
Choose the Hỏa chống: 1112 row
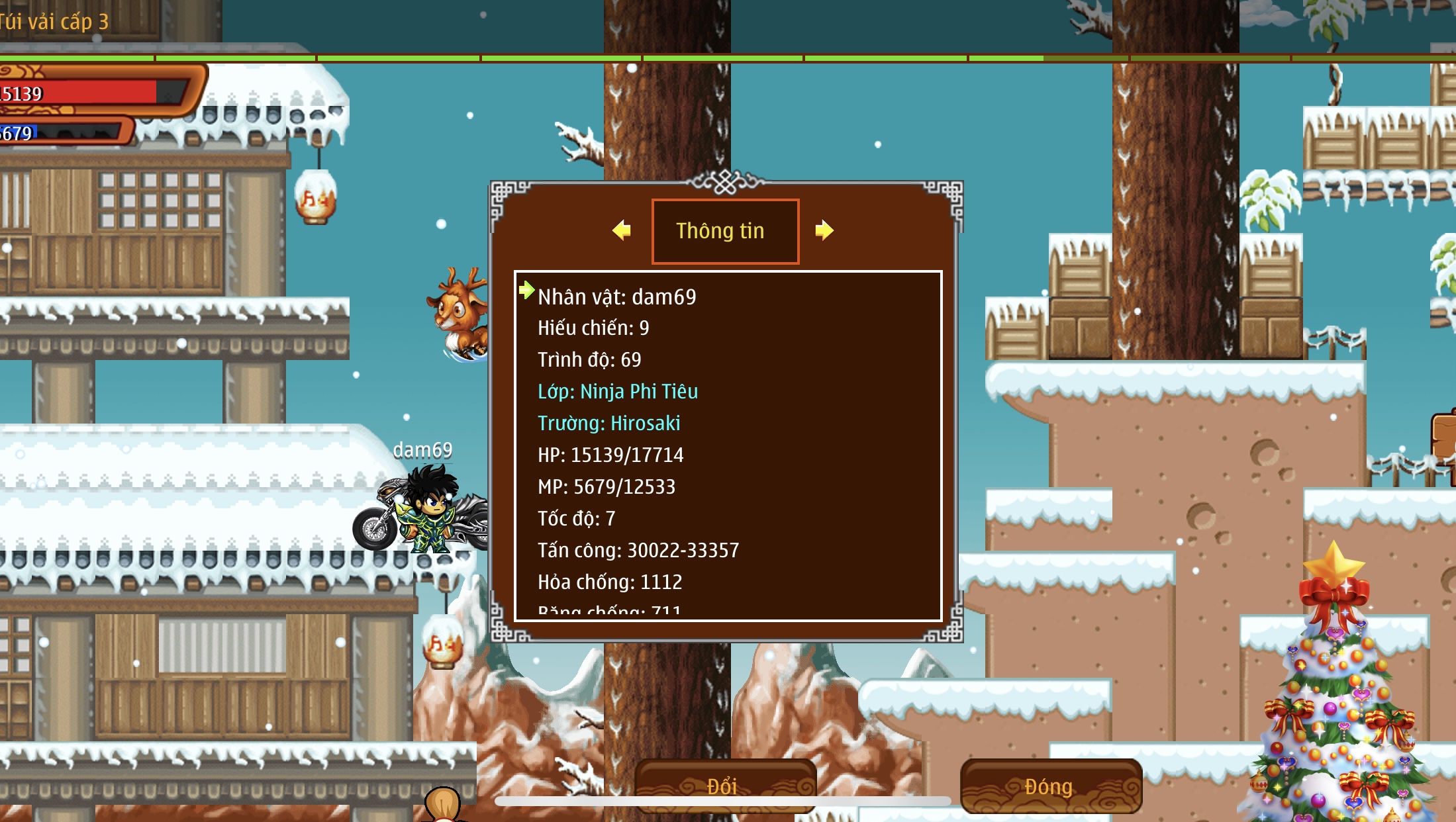click(x=609, y=582)
